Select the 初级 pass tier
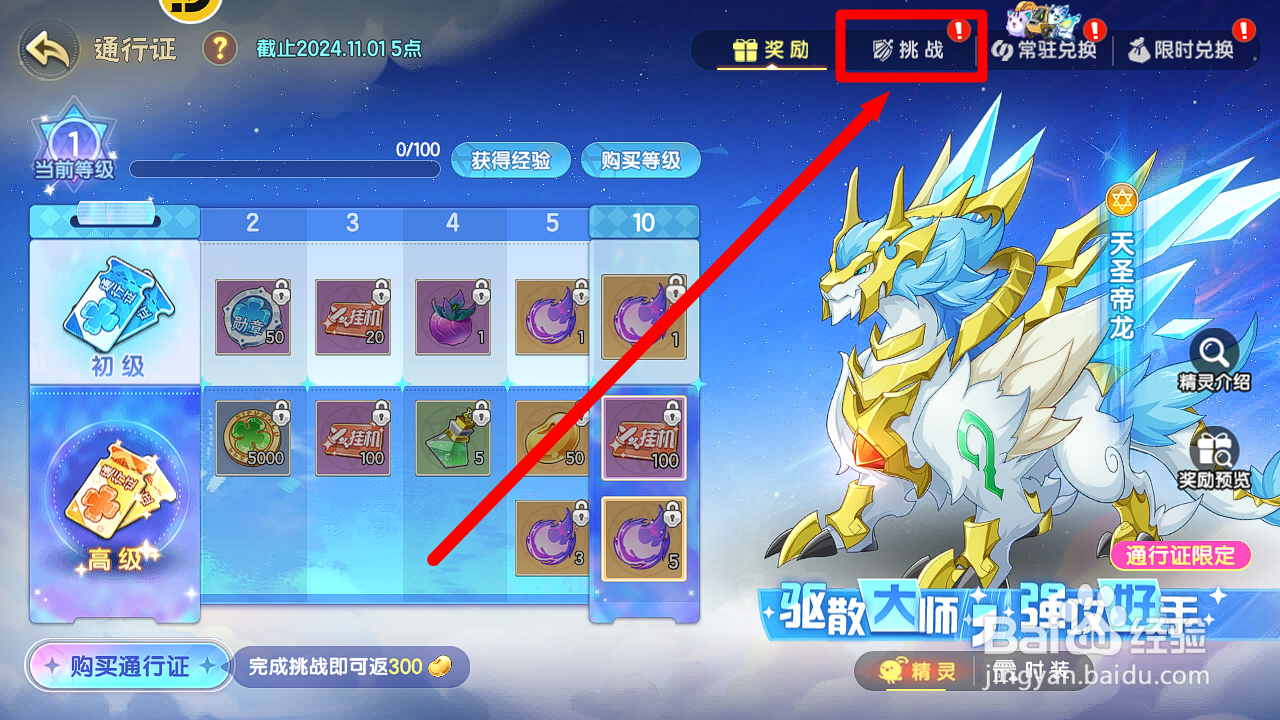The height and width of the screenshot is (720, 1280). (115, 310)
